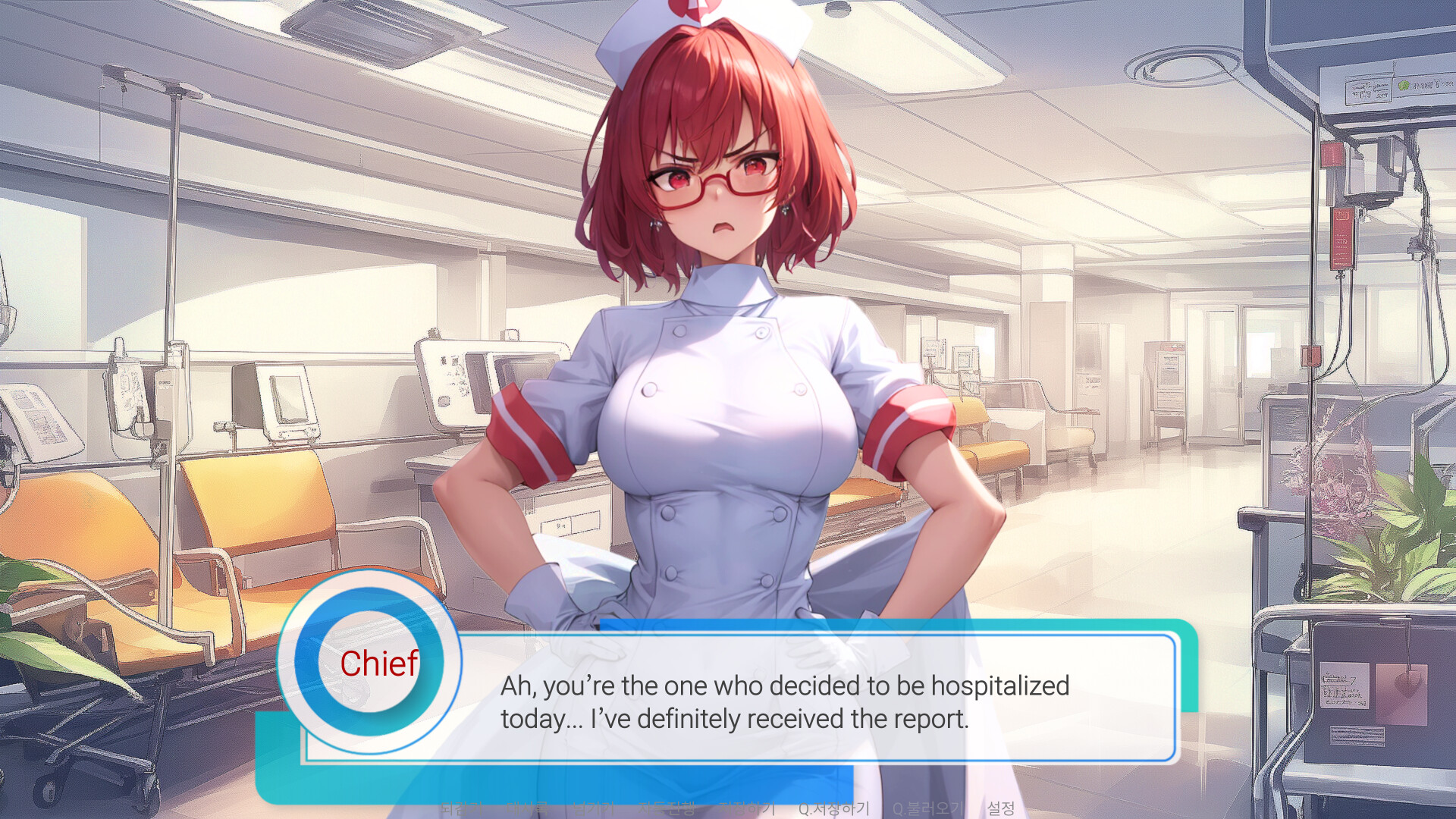Select the Chief name label

[379, 666]
